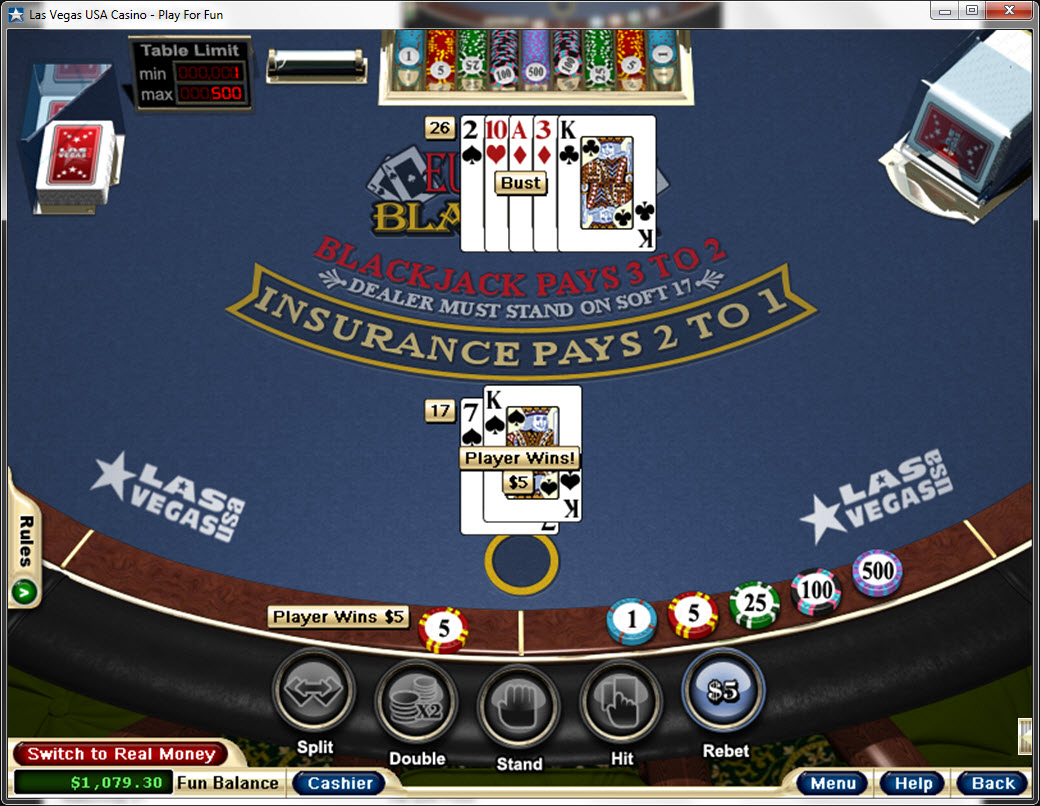Go Back to the lobby
The width and height of the screenshot is (1040, 806).
coord(992,783)
